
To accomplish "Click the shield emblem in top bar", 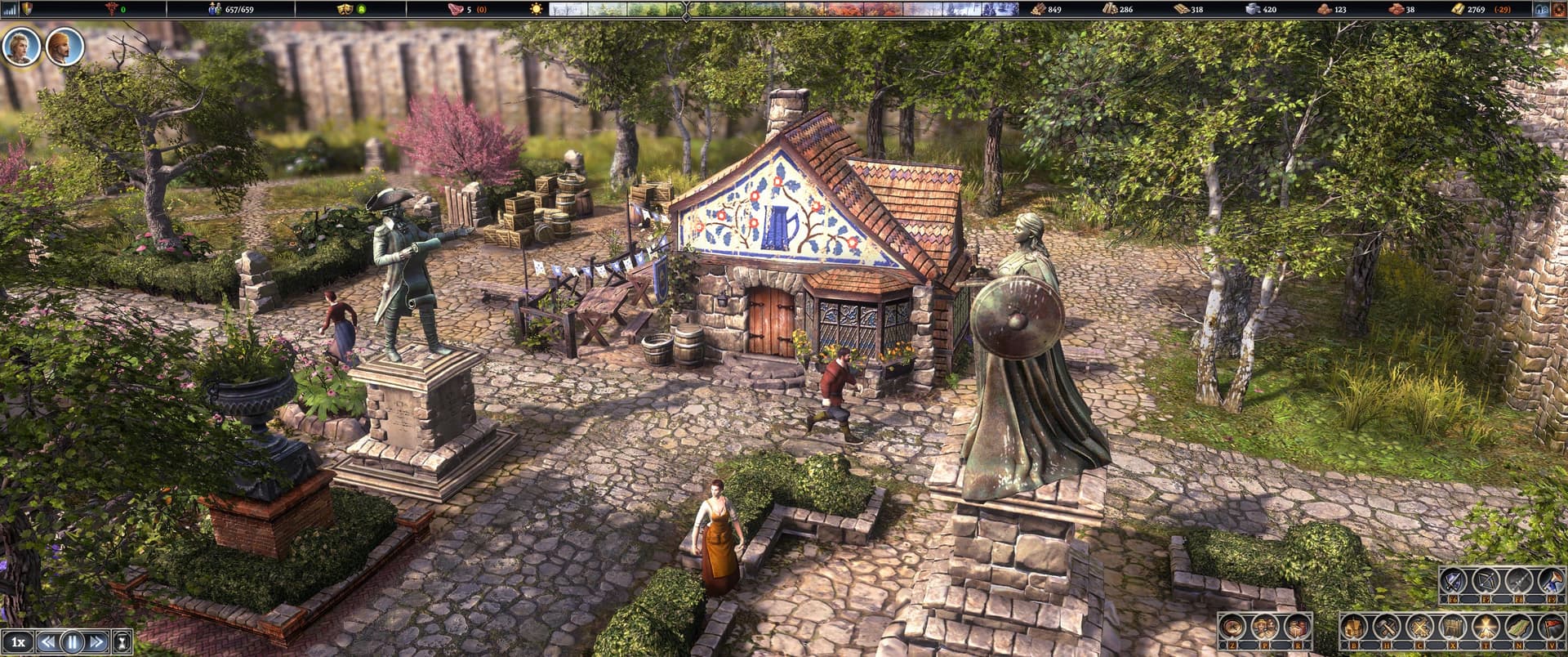I will click(x=27, y=9).
